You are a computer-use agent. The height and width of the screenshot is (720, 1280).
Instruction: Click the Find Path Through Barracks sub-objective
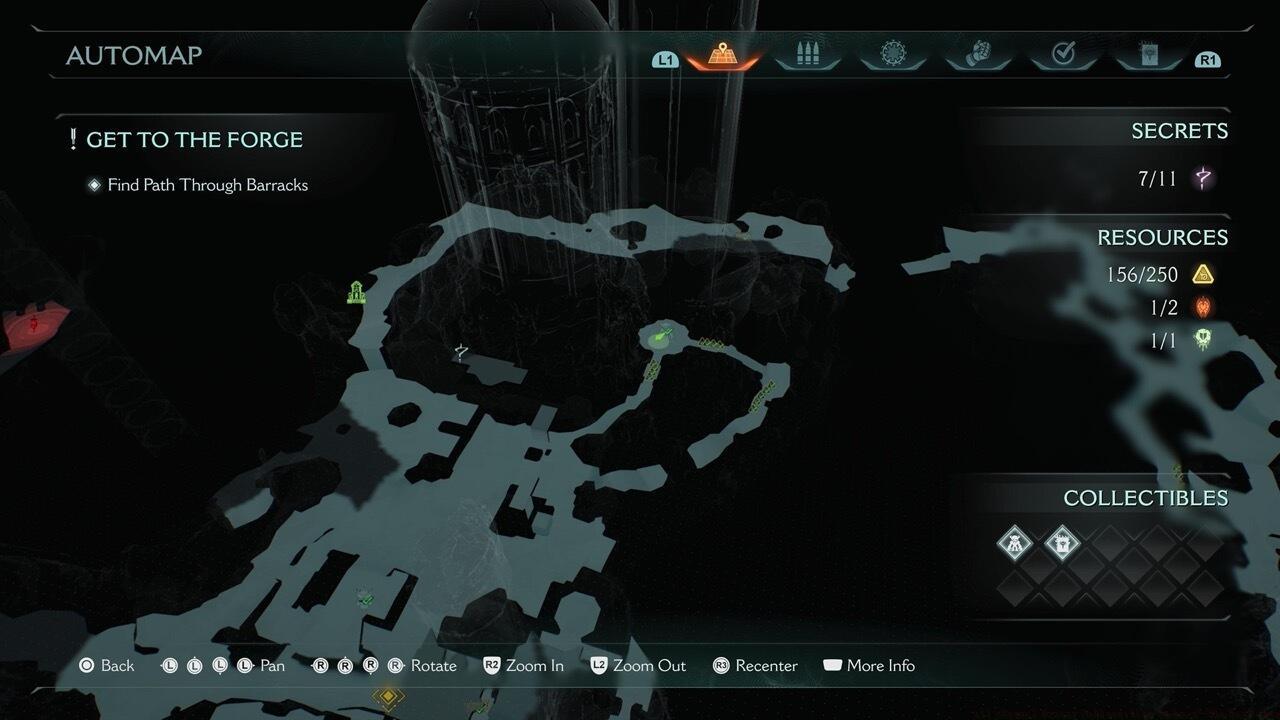208,185
